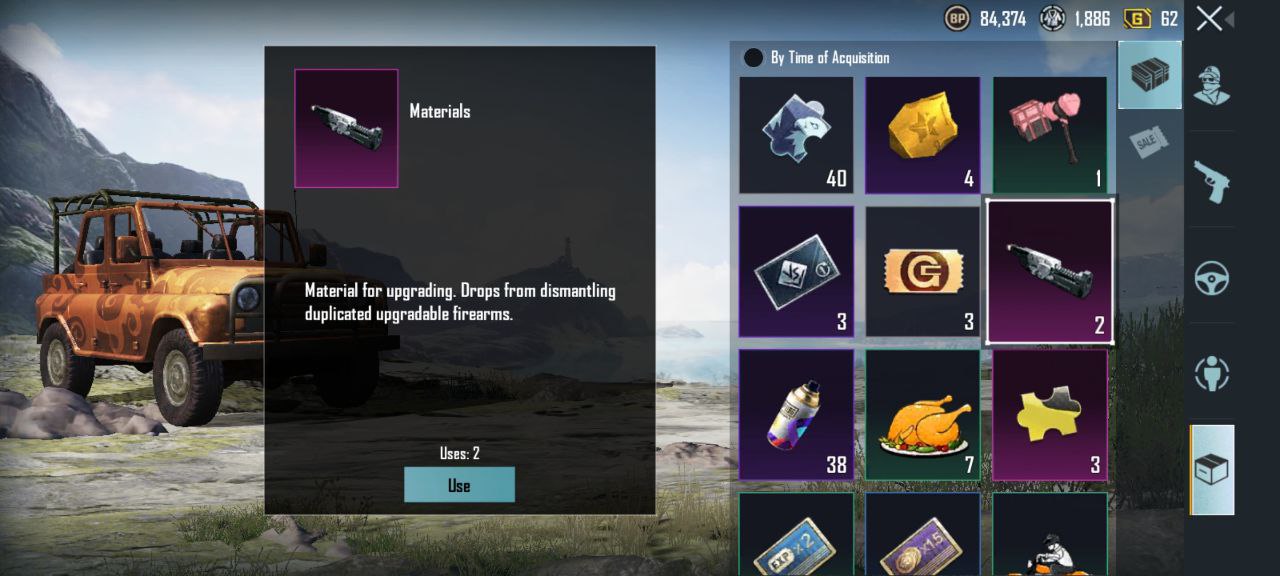
Task: Use the Materials item
Action: pos(459,485)
